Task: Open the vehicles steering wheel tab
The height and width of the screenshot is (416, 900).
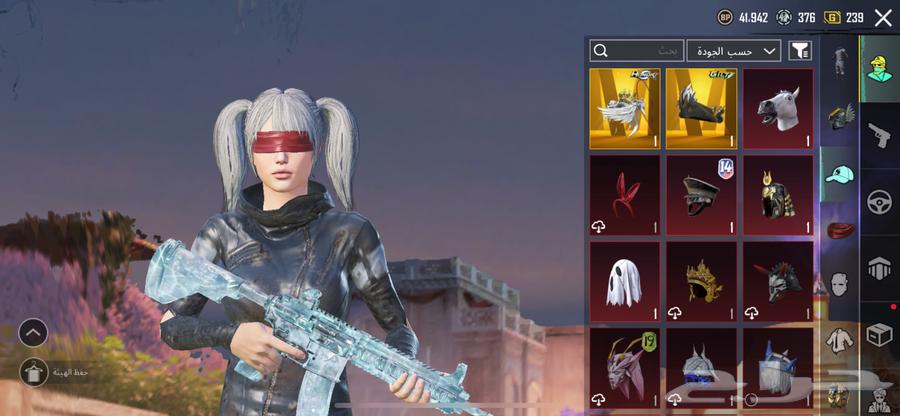Action: [880, 200]
